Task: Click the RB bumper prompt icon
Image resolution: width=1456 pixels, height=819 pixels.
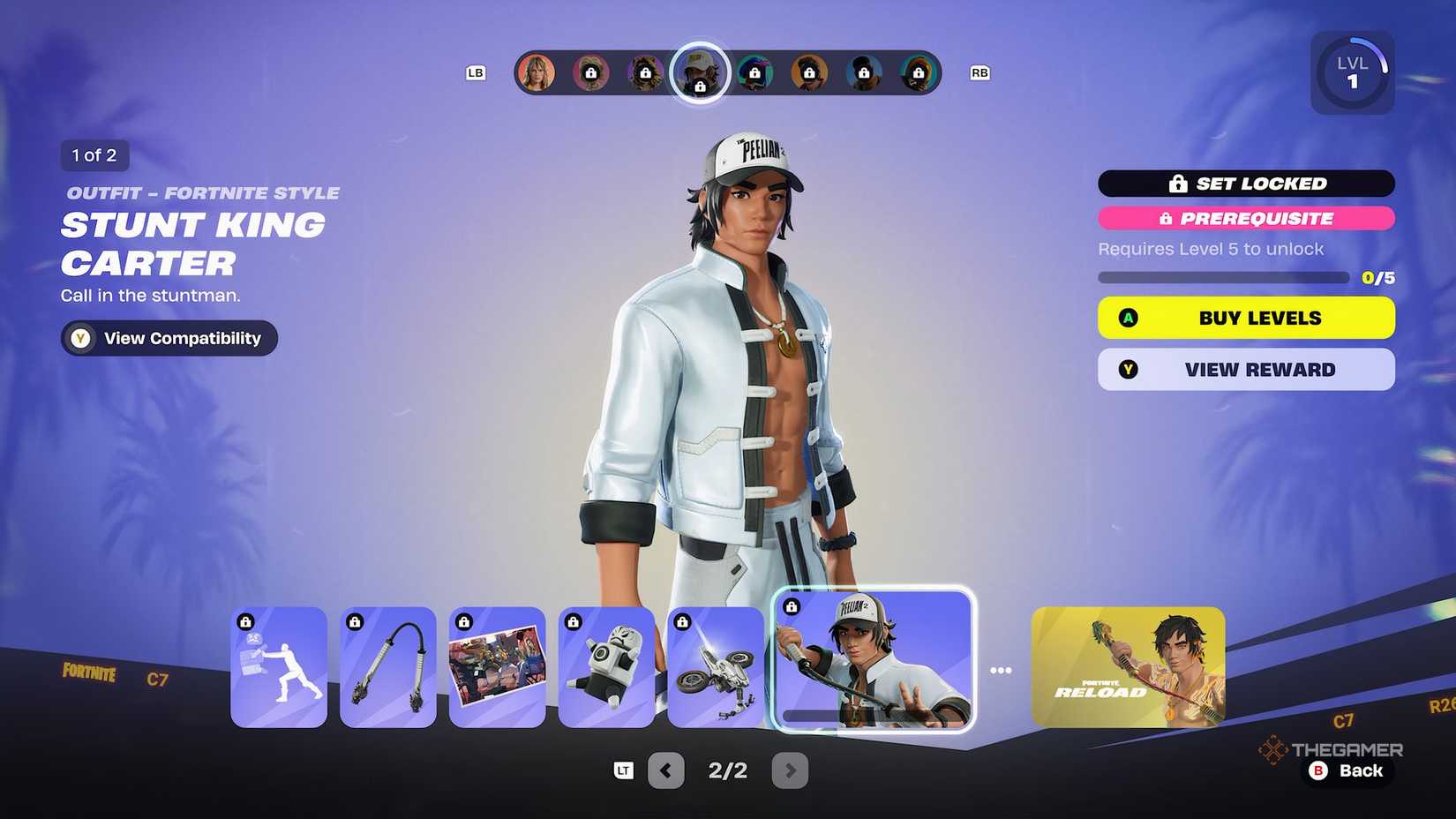Action: click(x=979, y=73)
